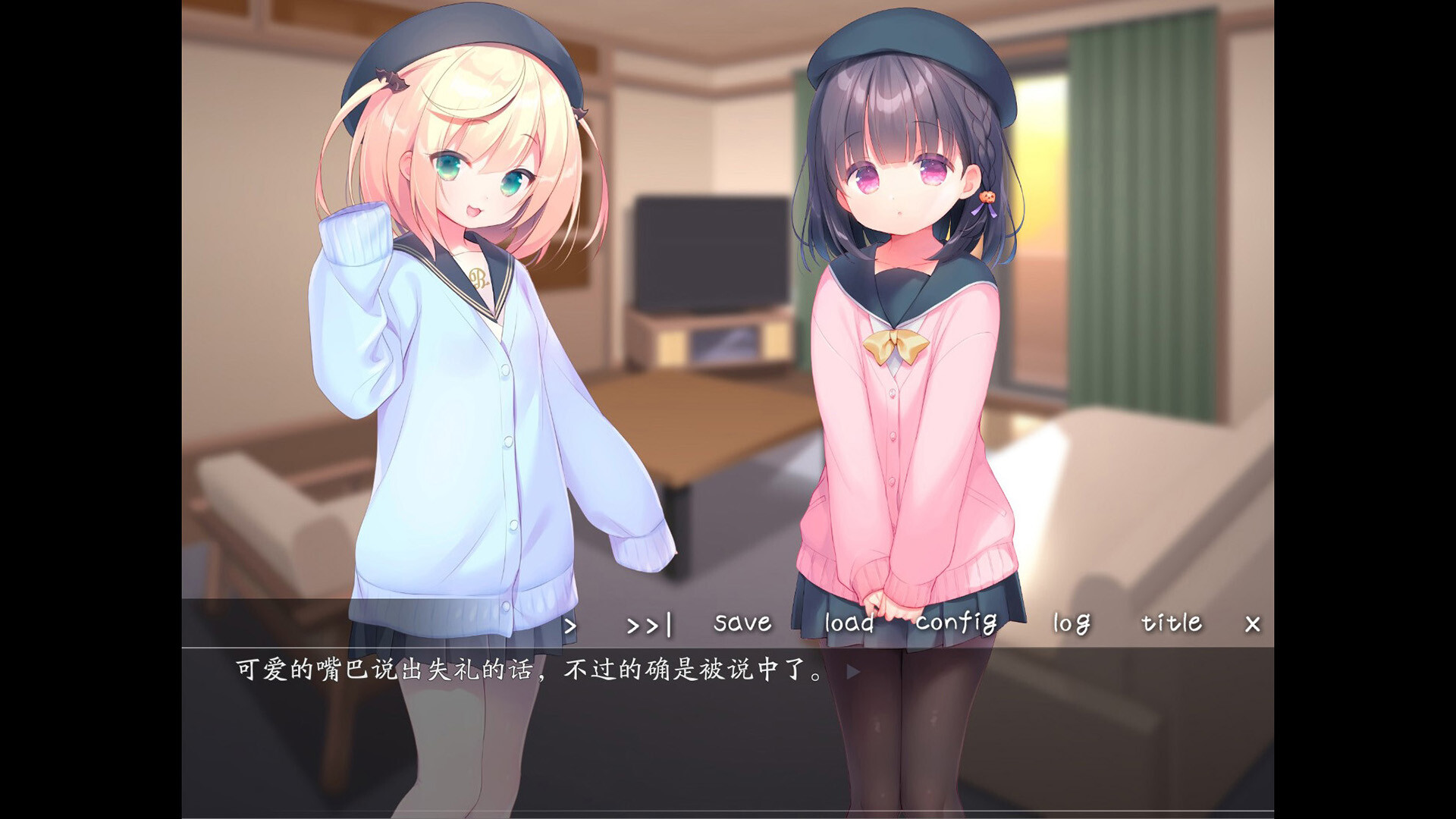Open the load screen
Image resolution: width=1456 pixels, height=819 pixels.
pos(849,623)
